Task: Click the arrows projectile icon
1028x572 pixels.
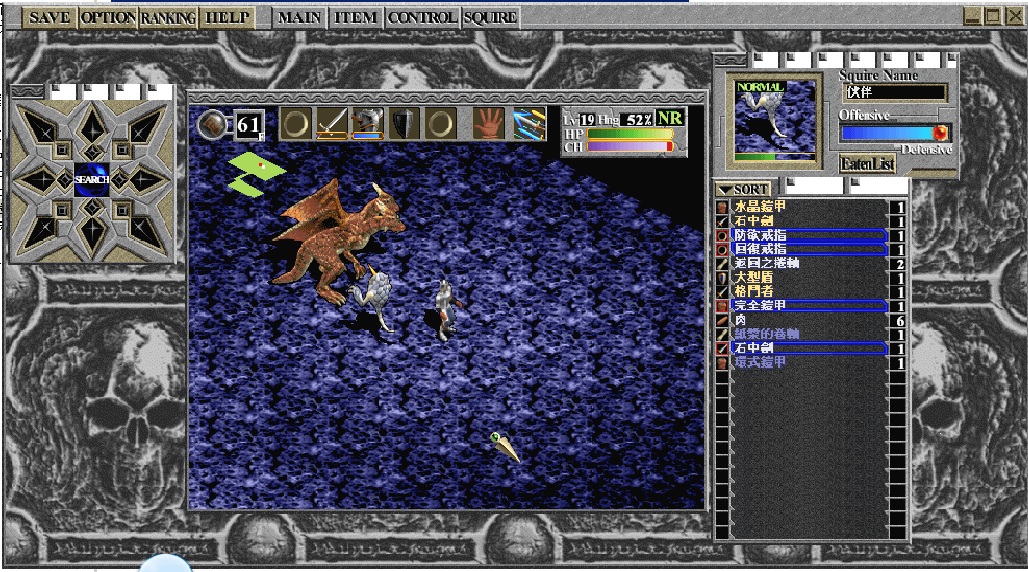Action: 529,123
